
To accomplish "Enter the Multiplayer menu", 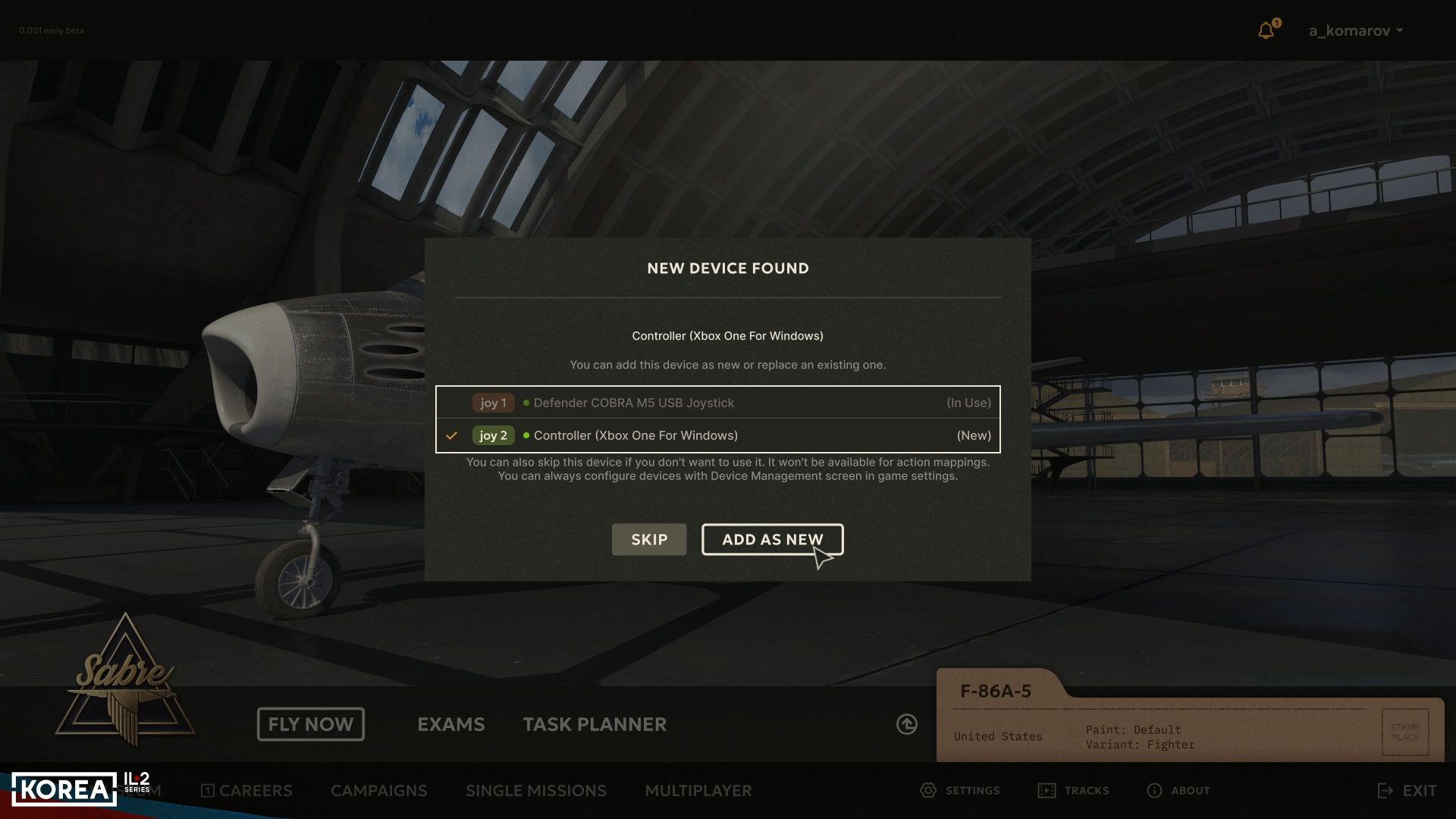I will (698, 790).
